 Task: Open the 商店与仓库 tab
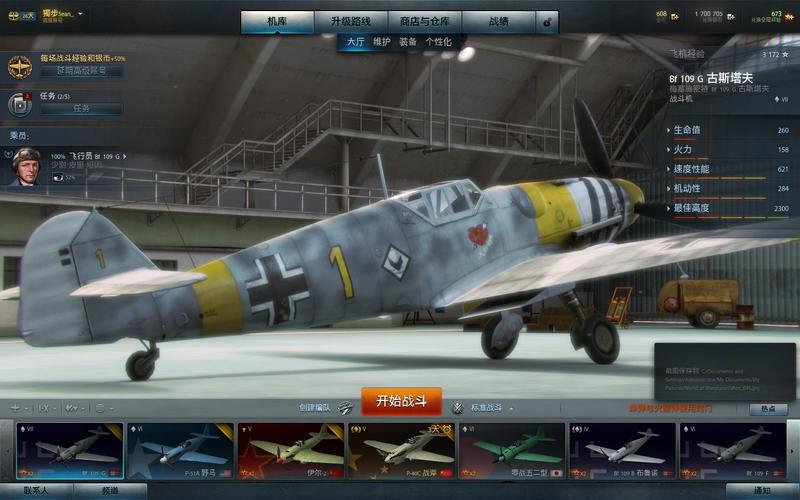[424, 21]
